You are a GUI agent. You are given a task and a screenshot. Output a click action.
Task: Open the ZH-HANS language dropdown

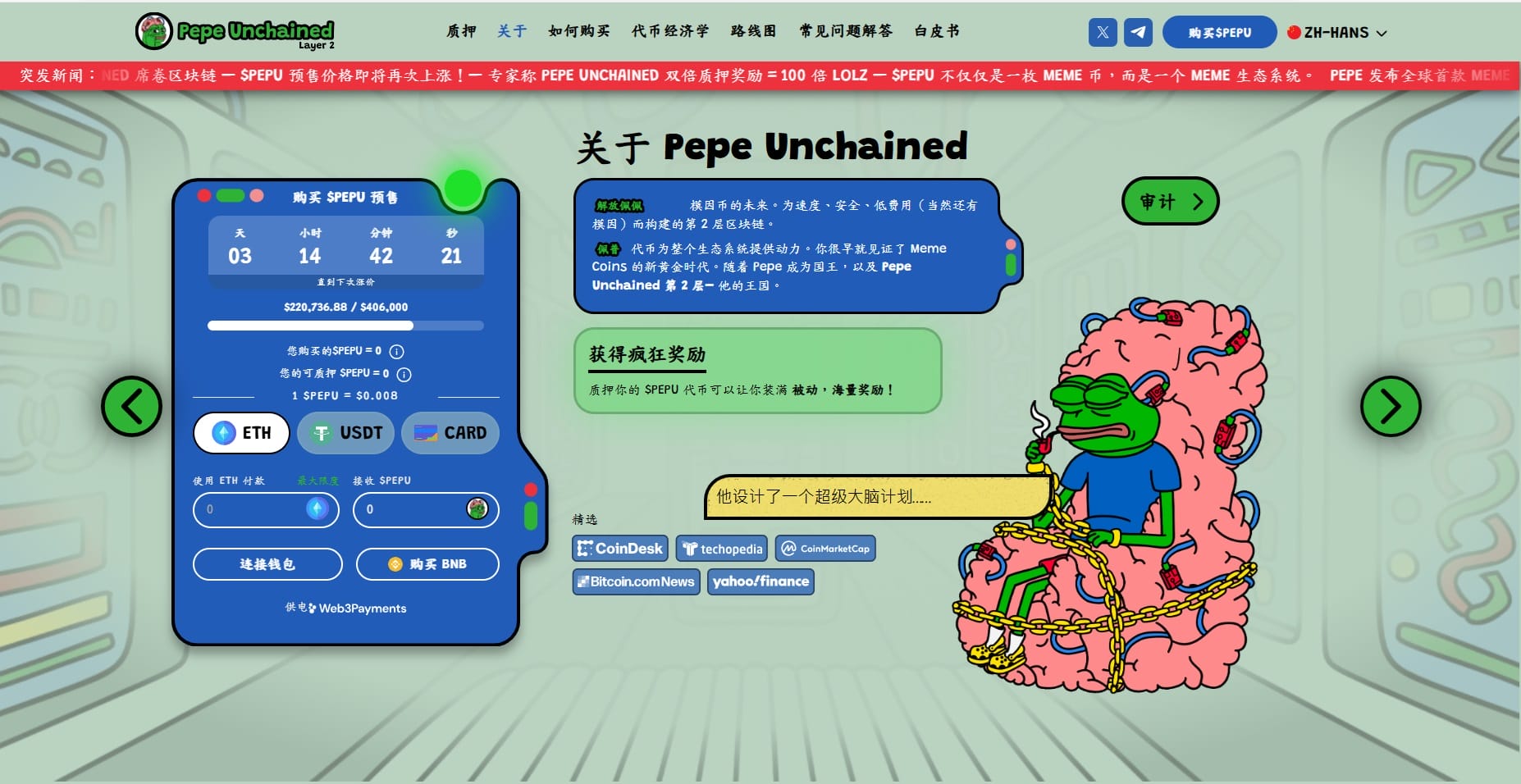coord(1337,33)
